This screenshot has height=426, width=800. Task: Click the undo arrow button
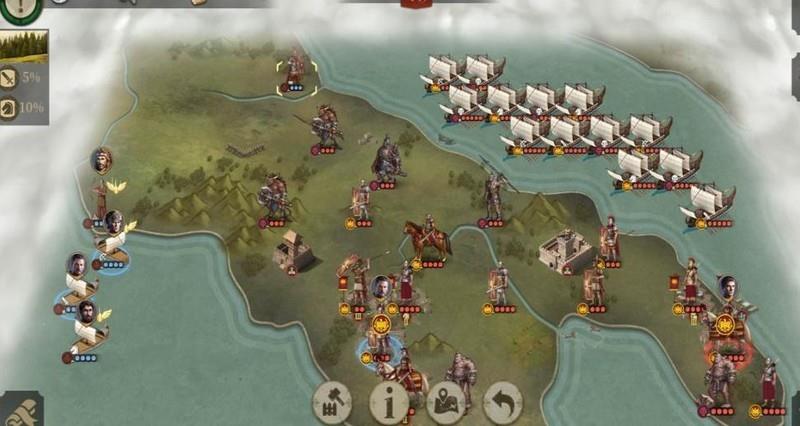coord(503,402)
